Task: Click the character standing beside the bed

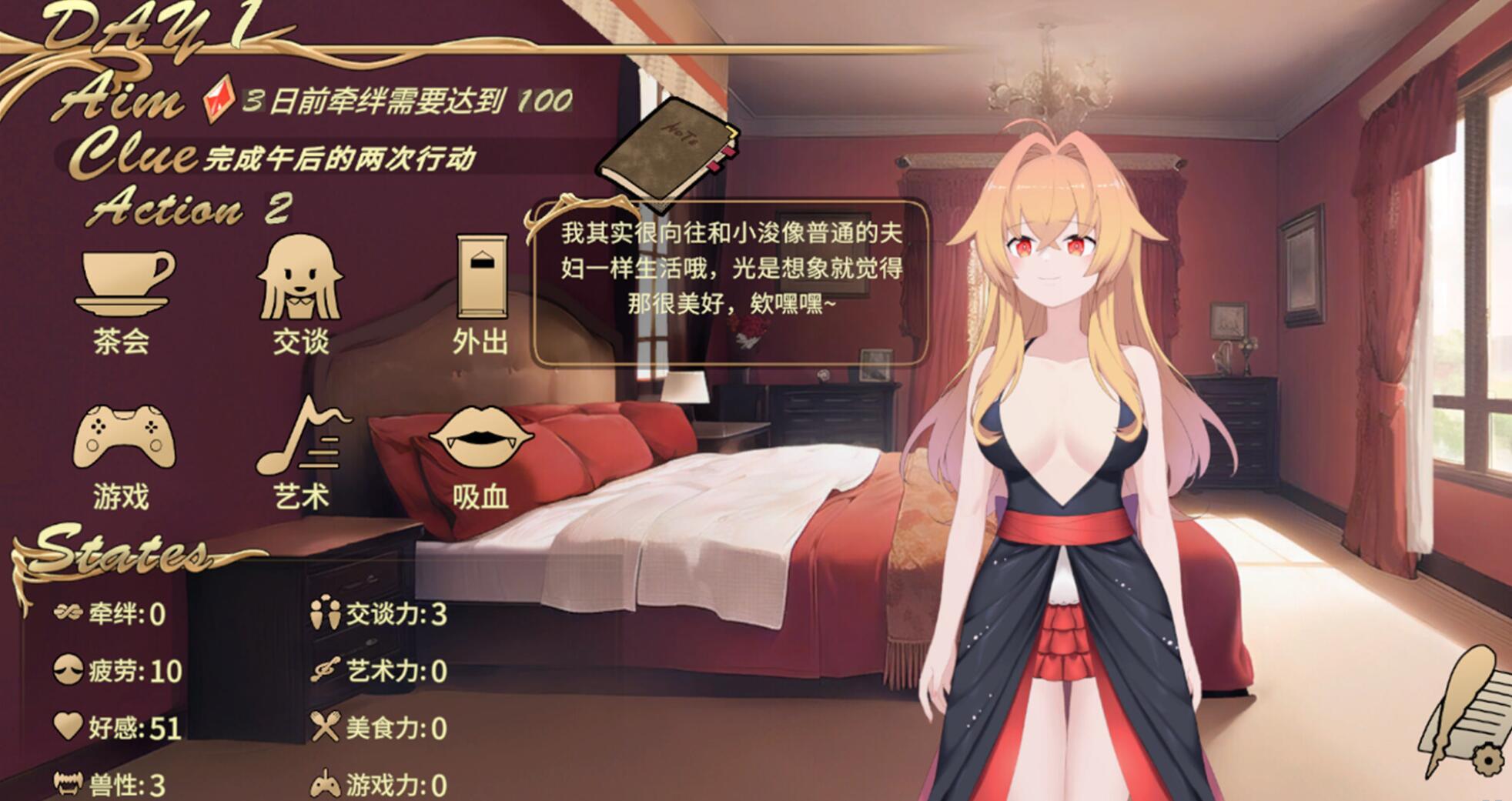Action: coord(1055,462)
